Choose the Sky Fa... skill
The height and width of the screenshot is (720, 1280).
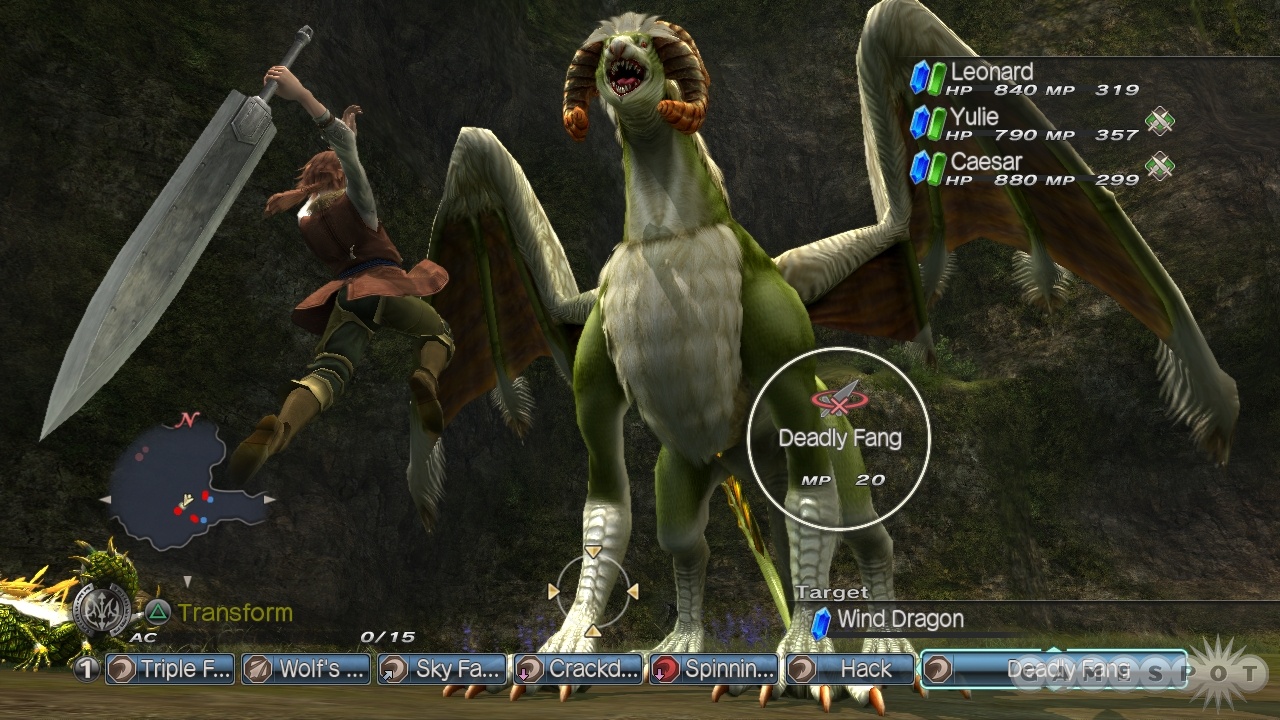pos(442,669)
